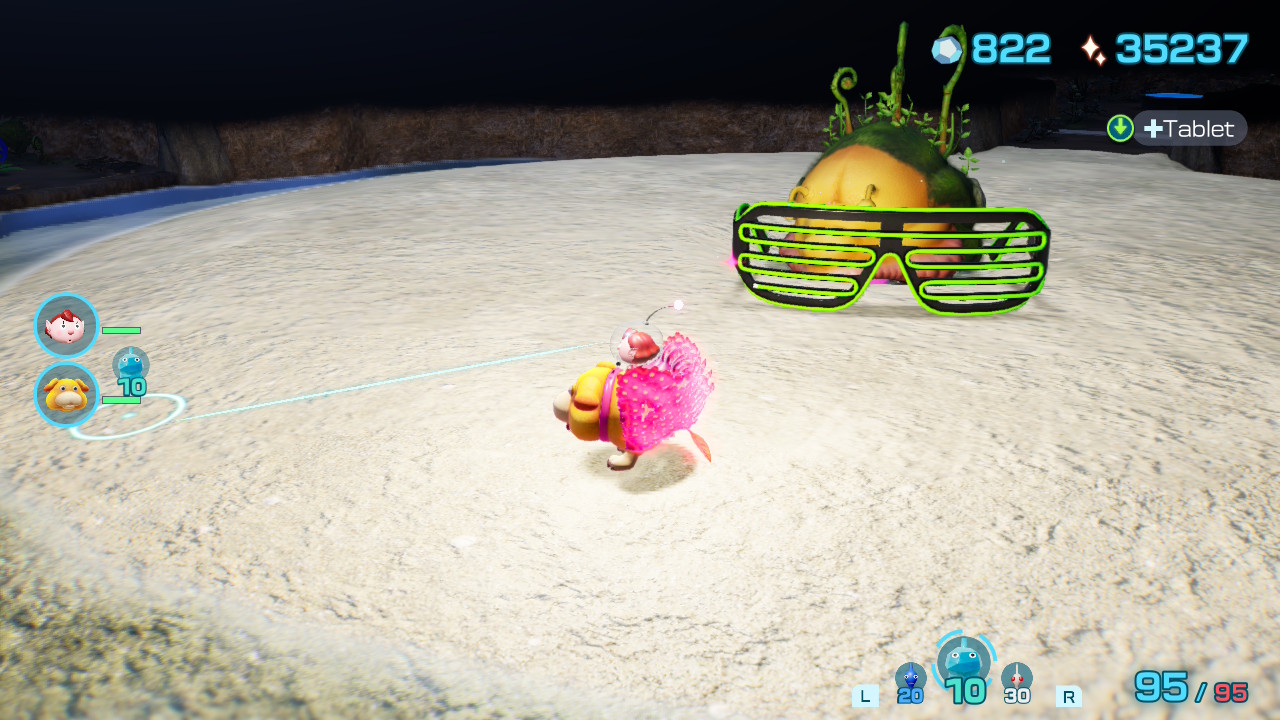The height and width of the screenshot is (720, 1280).
Task: Pick the White Pikmin icon with red eyes
Action: pos(1016,678)
